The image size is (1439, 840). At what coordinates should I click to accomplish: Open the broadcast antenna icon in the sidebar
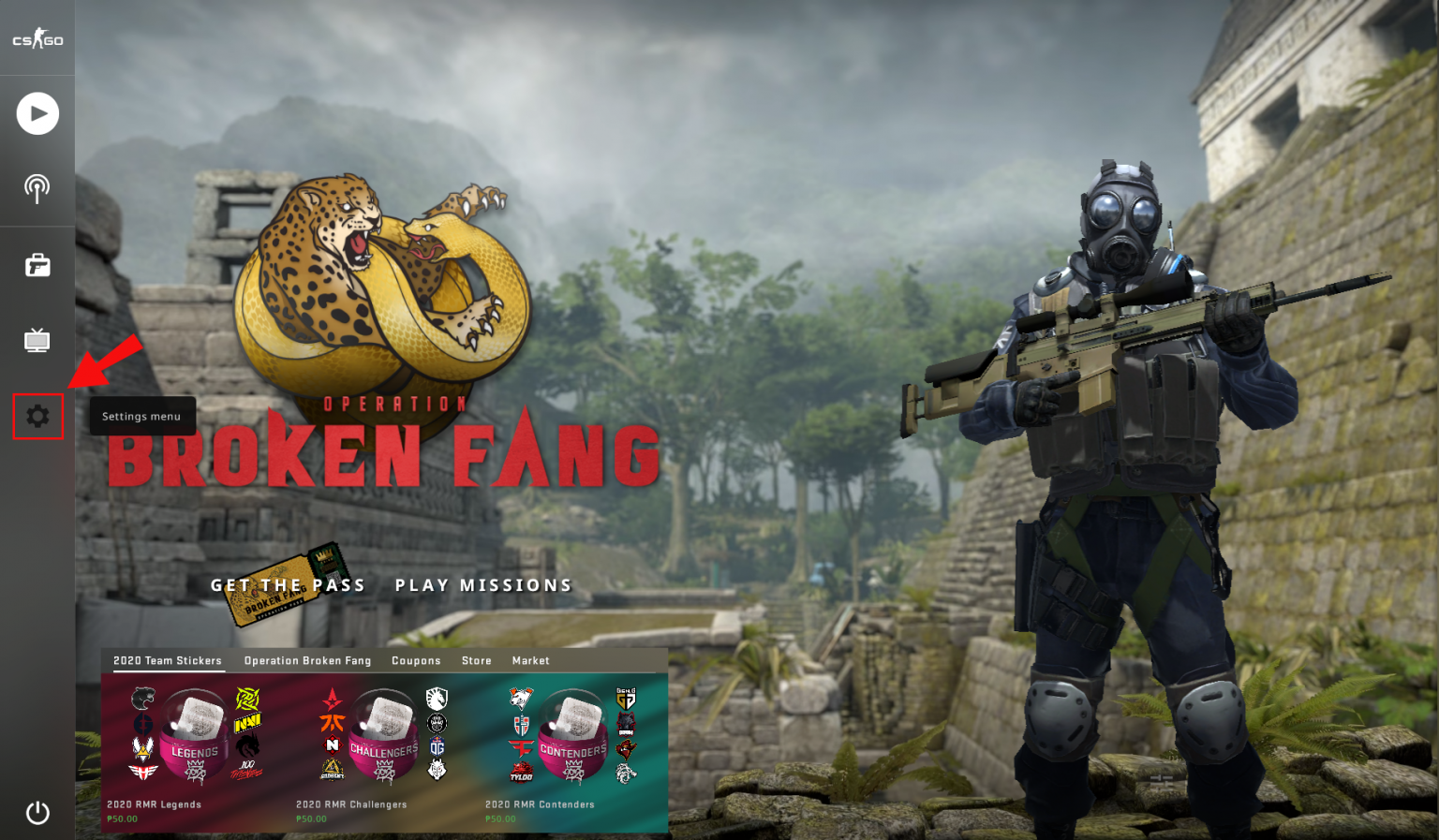pos(37,187)
